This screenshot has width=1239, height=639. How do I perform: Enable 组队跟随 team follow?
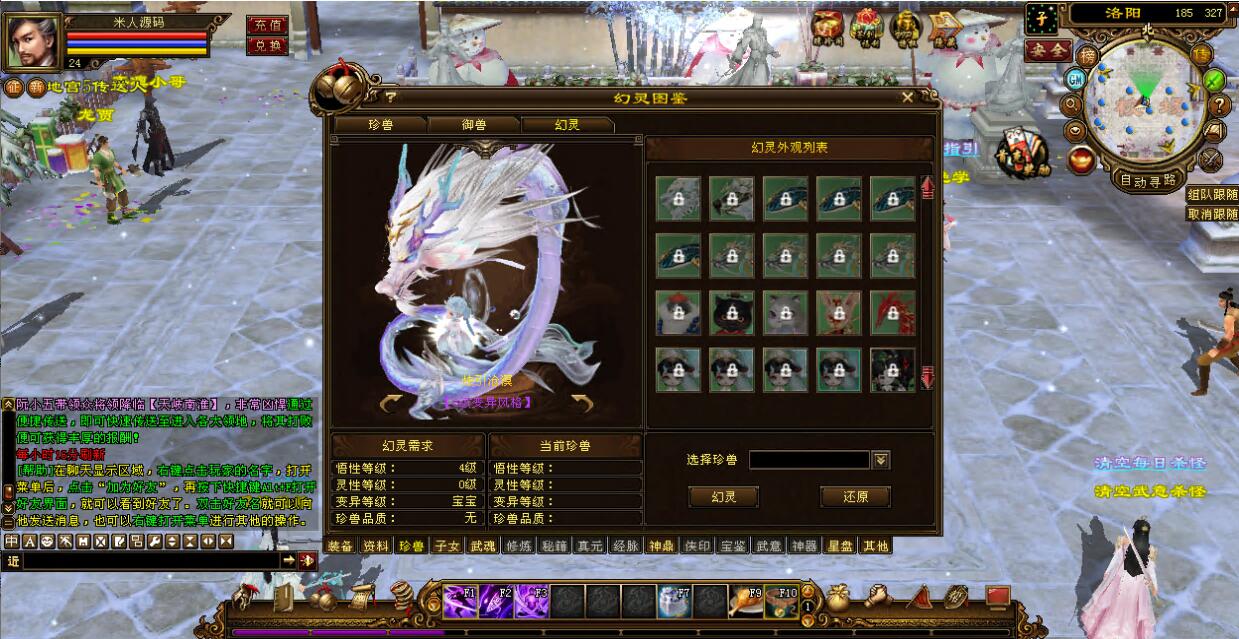[1211, 194]
